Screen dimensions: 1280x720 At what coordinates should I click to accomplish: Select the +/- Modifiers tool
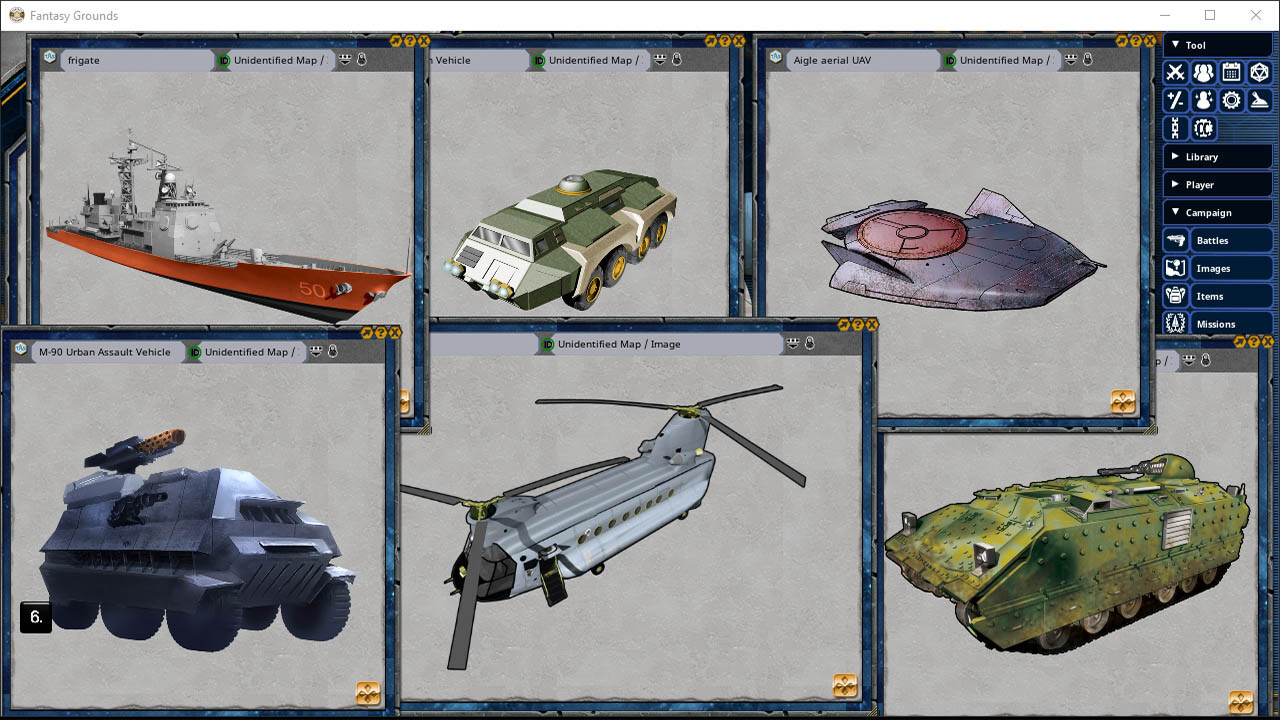[x=1175, y=100]
